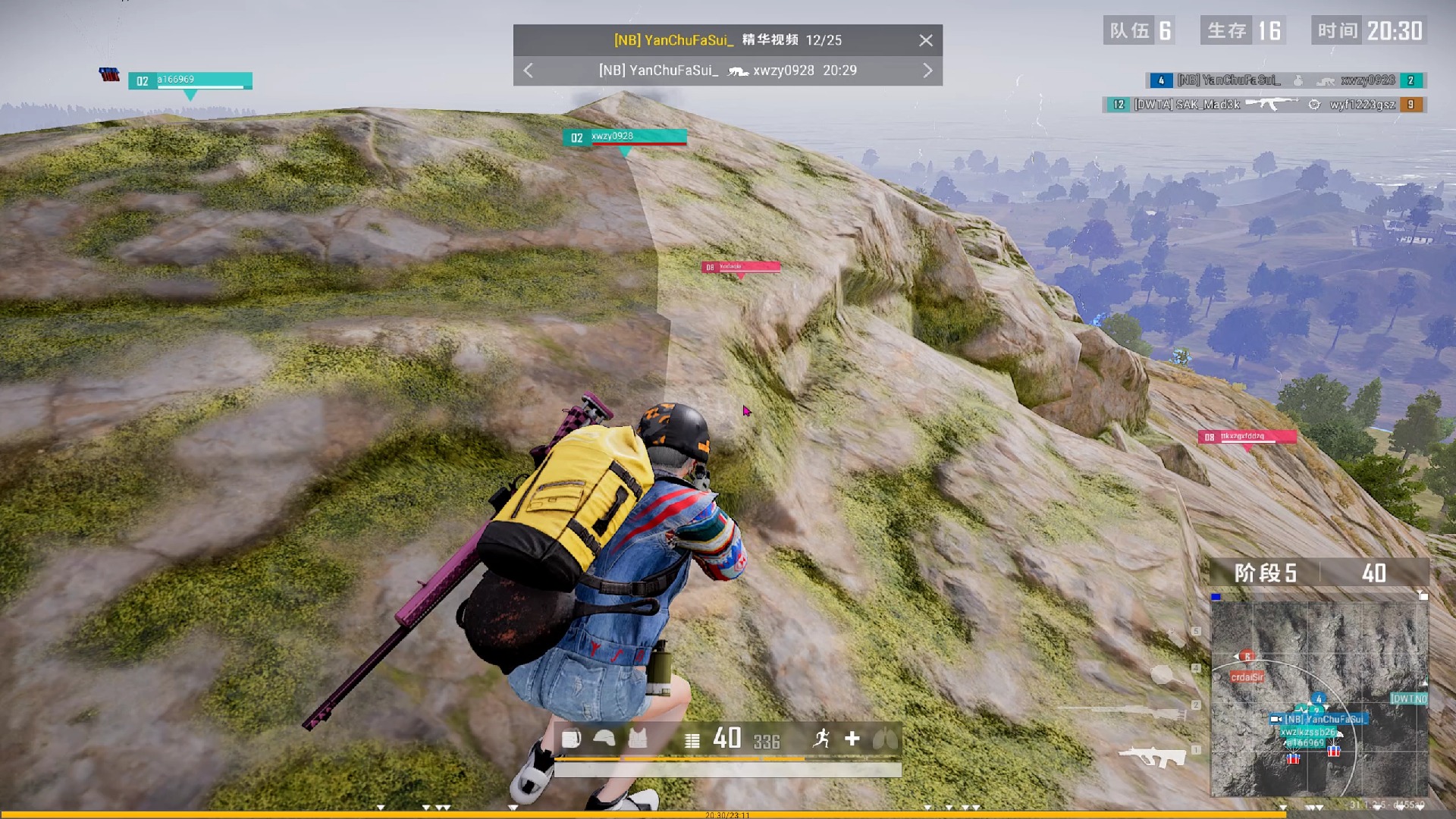
Task: Choose the frying pan melee slot
Action: click(1163, 673)
